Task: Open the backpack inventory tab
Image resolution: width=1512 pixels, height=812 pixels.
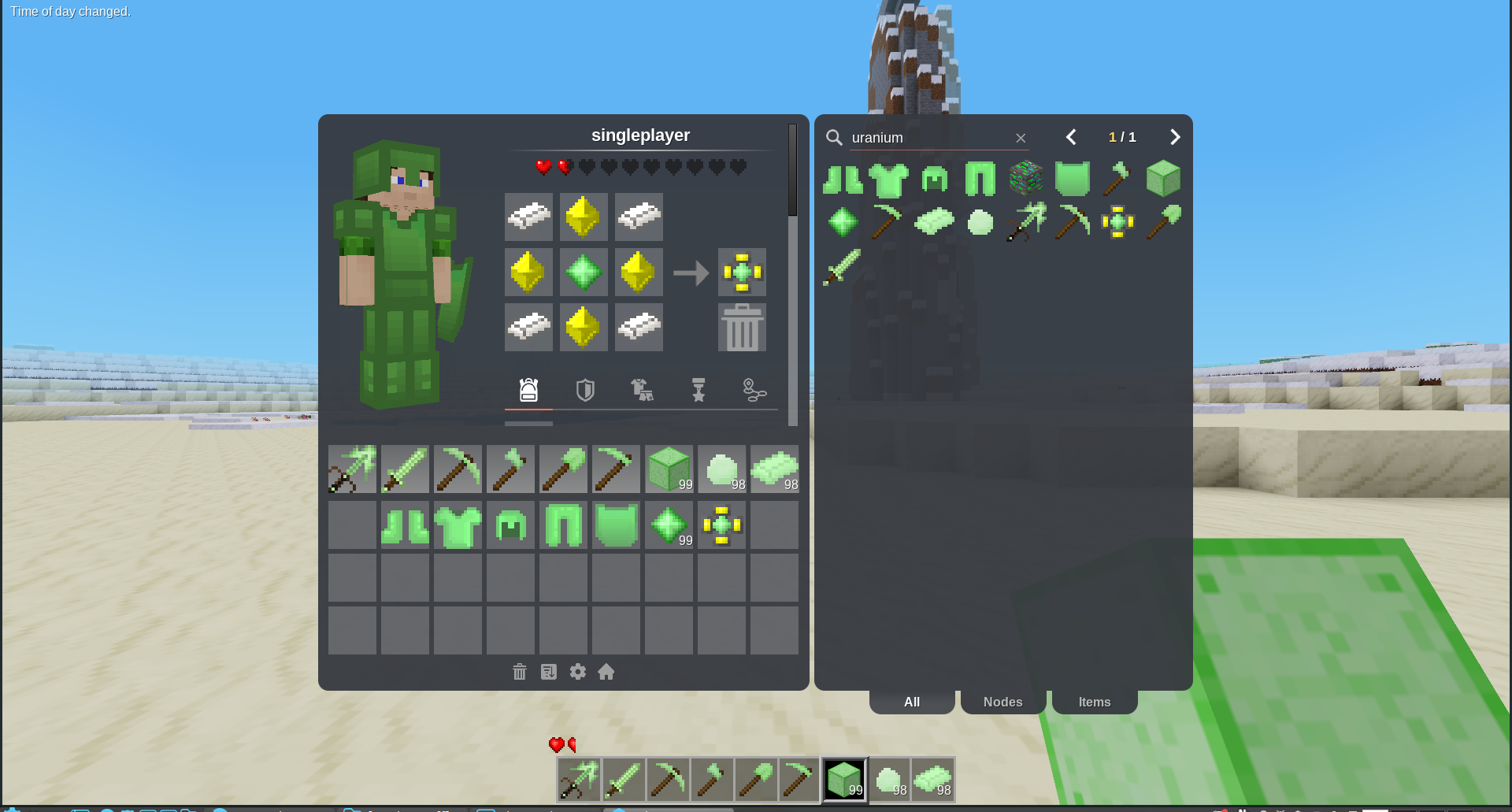Action: [x=528, y=390]
